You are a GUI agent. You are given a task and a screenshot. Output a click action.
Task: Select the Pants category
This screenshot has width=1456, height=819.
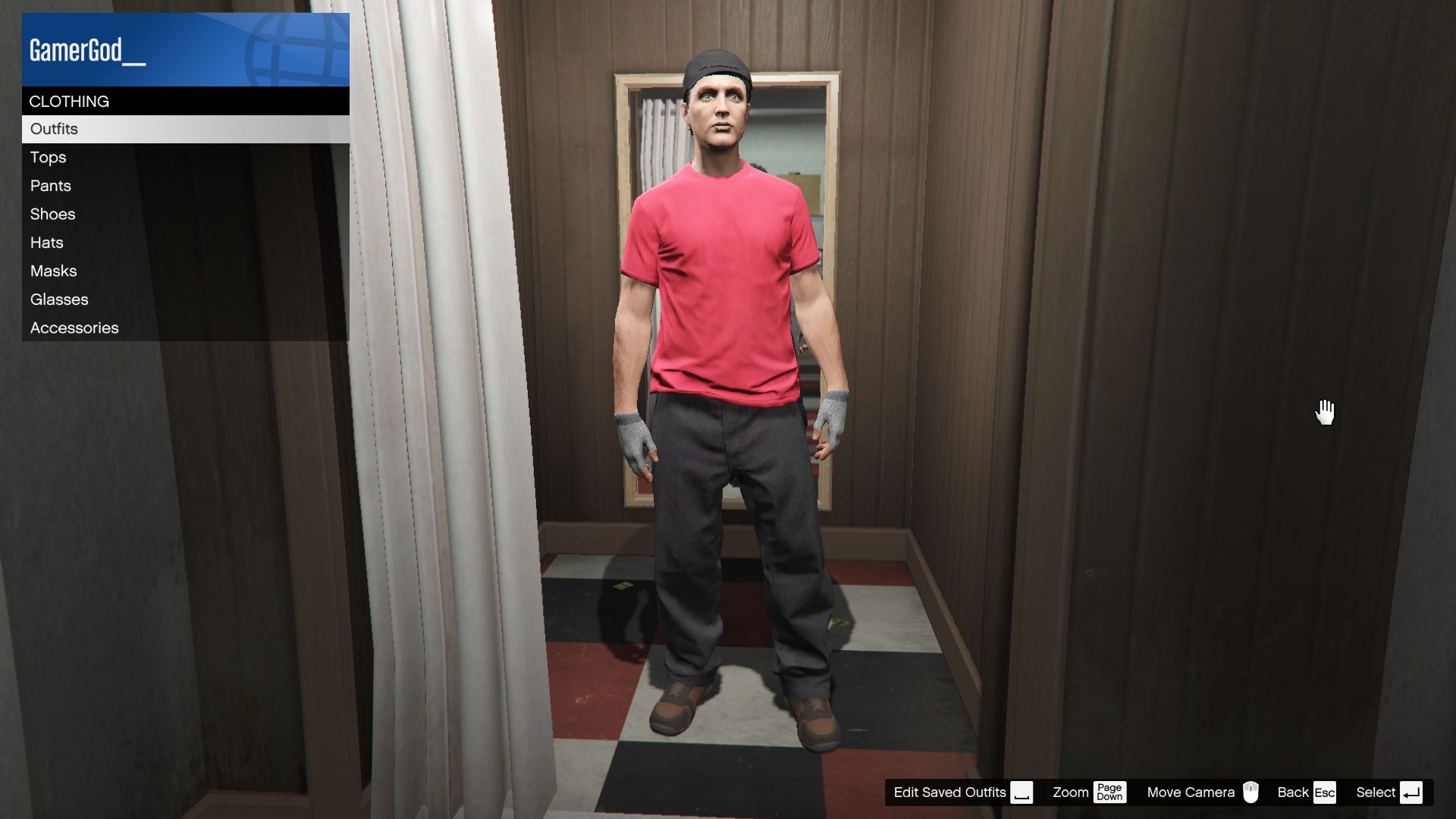tap(50, 185)
